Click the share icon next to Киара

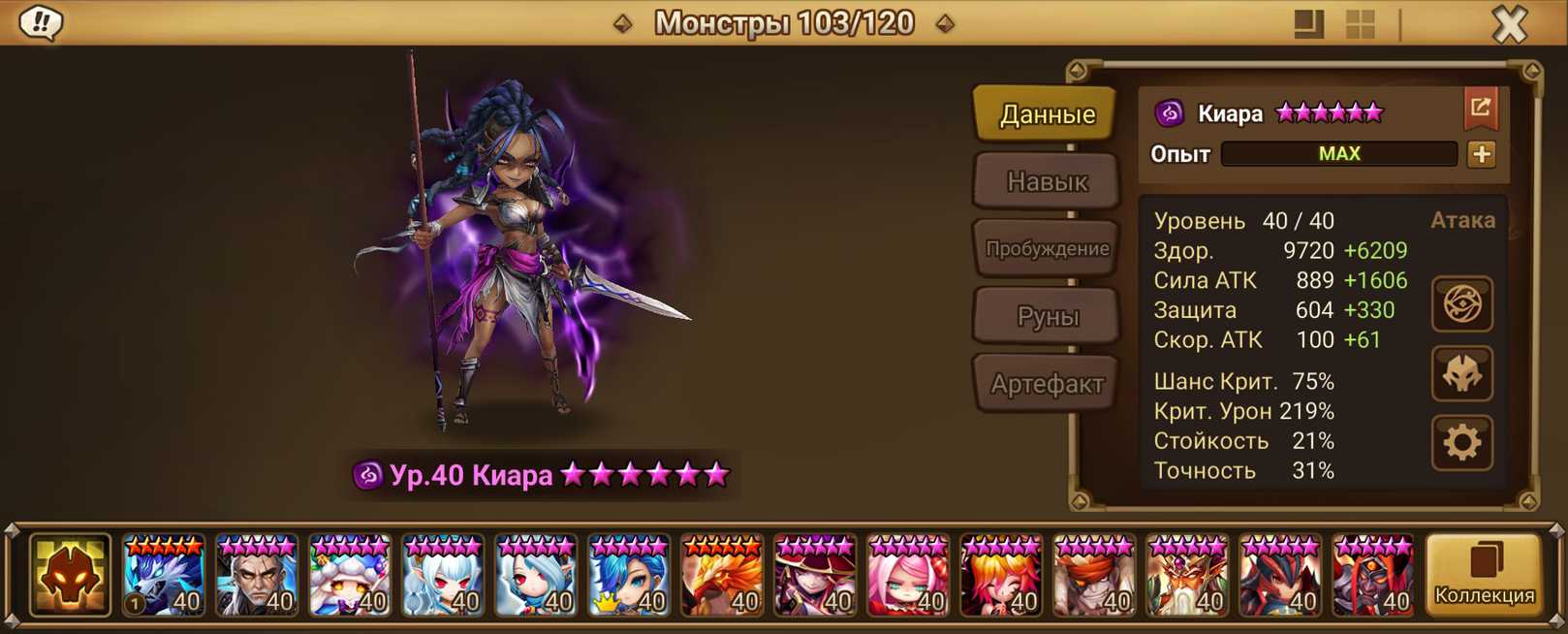click(1480, 109)
